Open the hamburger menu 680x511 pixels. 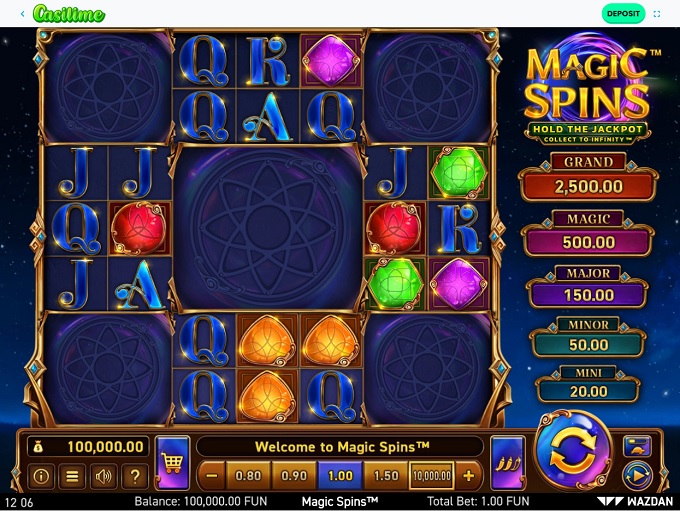tap(73, 476)
